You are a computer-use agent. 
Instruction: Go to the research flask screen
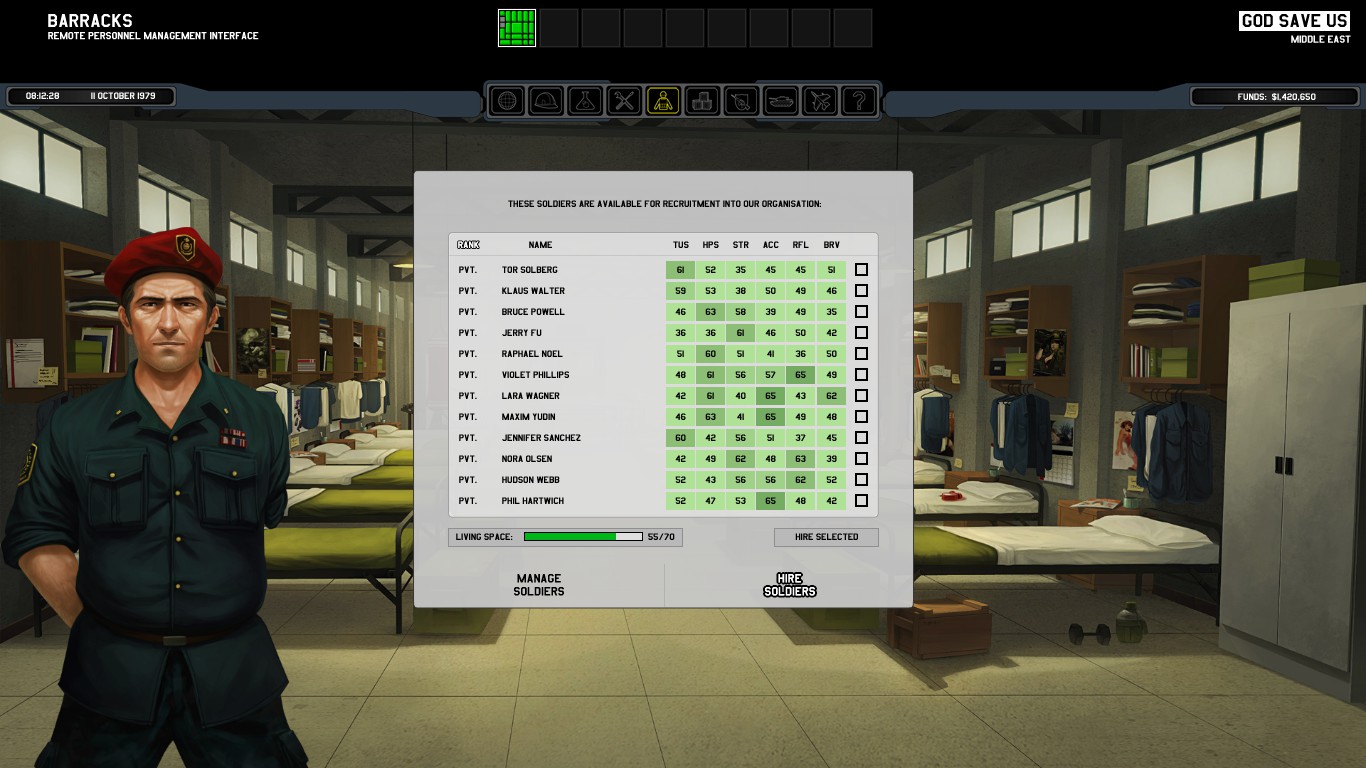(585, 101)
